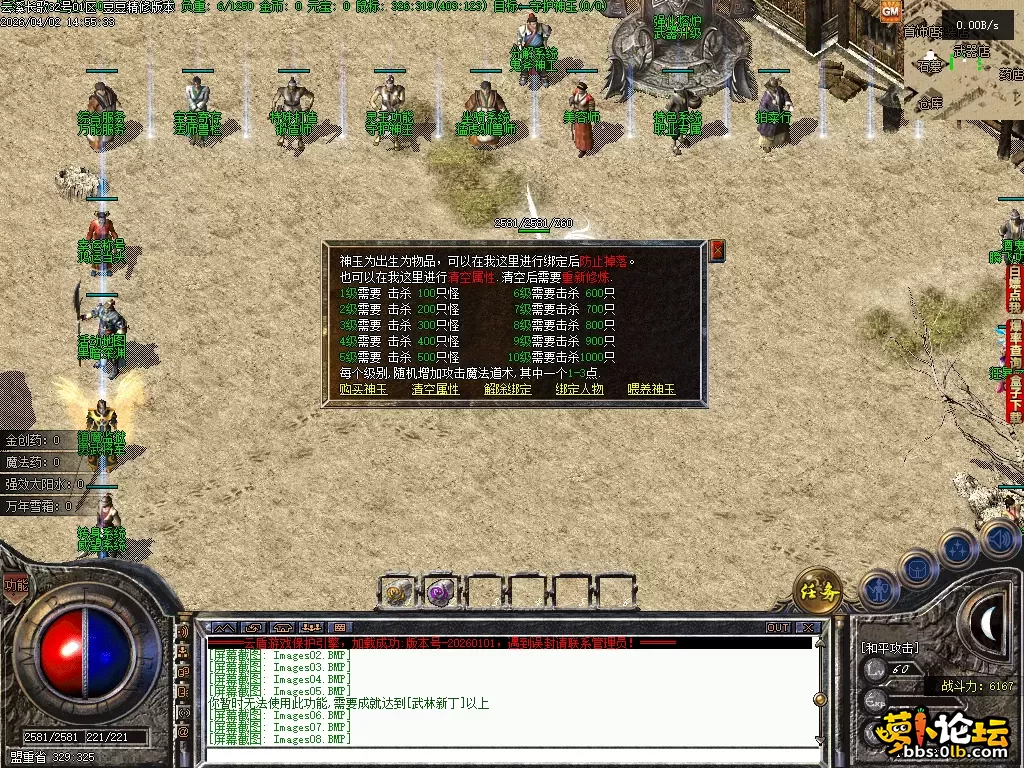Close the chat window with its X button

point(808,628)
